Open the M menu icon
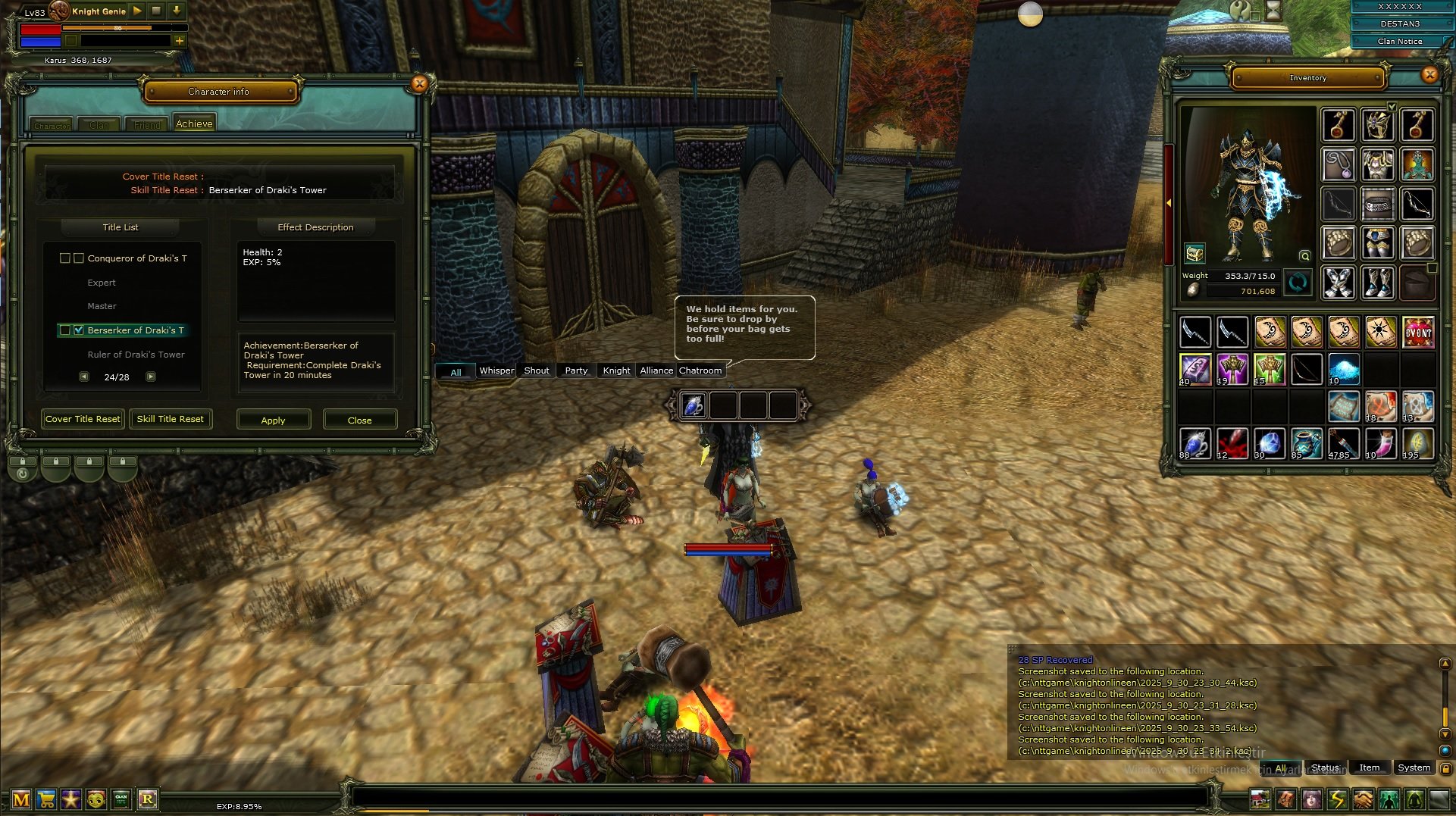This screenshot has width=1456, height=816. [21, 799]
